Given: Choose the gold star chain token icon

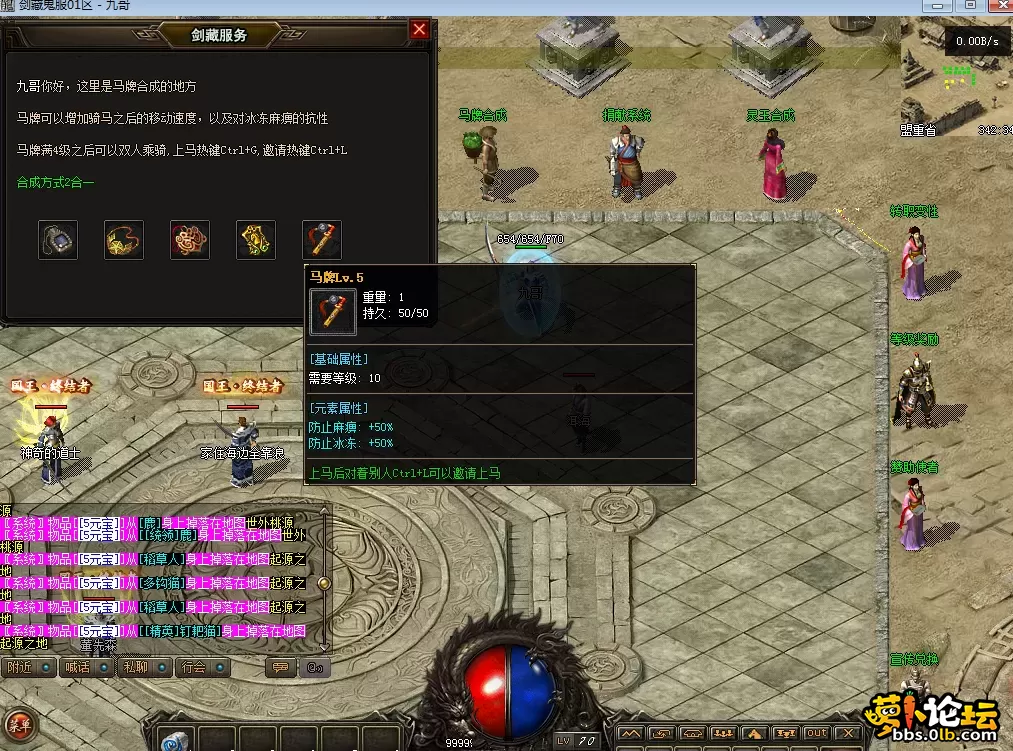Looking at the screenshot, I should [124, 240].
